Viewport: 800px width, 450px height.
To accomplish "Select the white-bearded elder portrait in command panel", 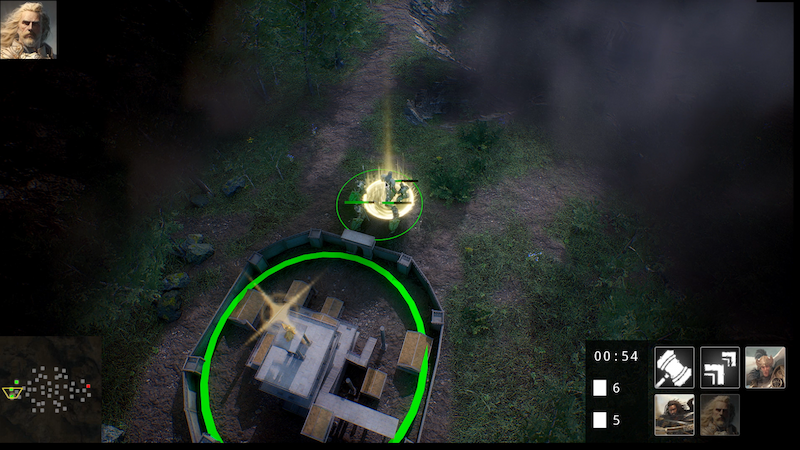I will [x=720, y=414].
